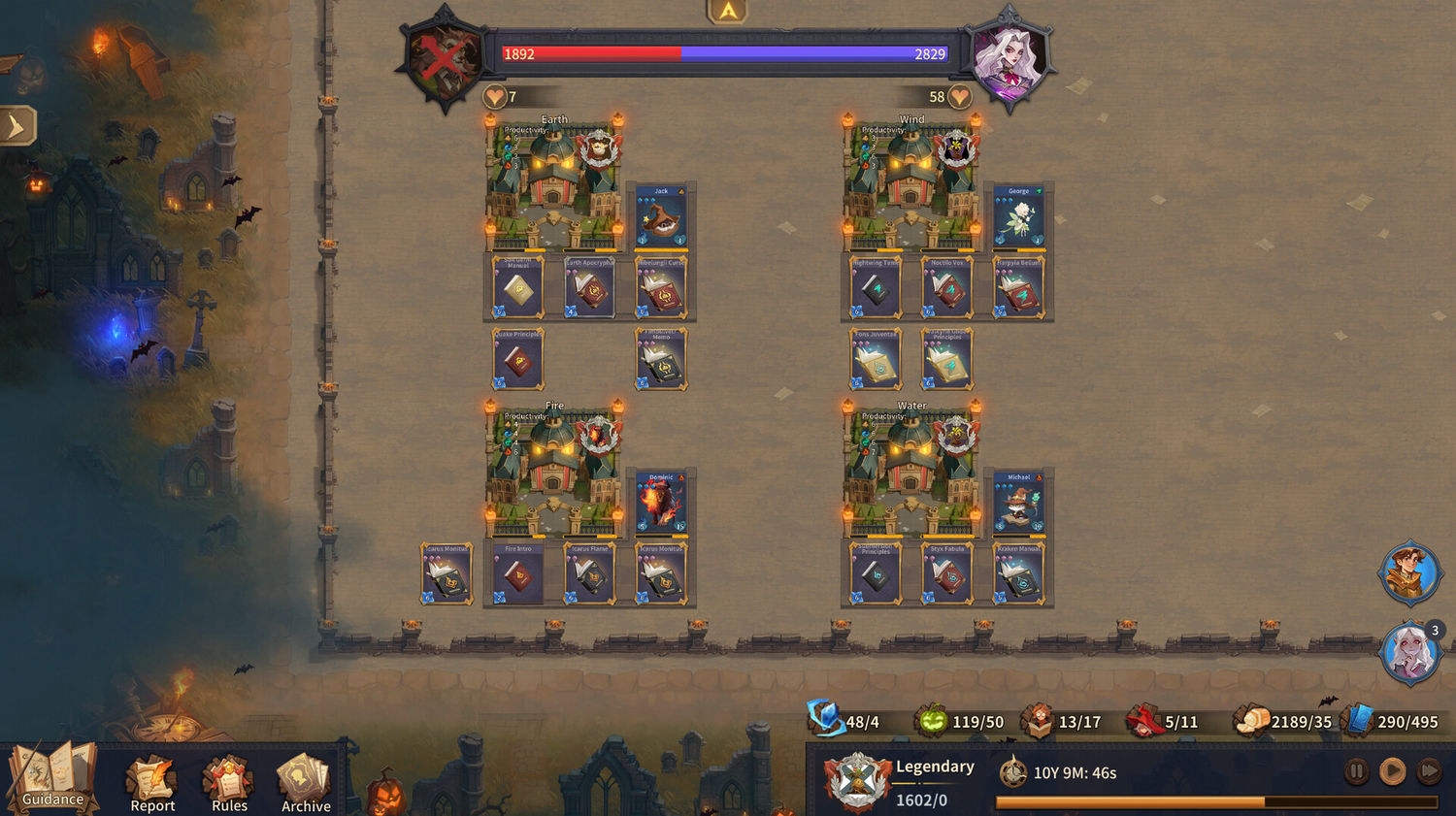Open the Report menu

coord(152,781)
